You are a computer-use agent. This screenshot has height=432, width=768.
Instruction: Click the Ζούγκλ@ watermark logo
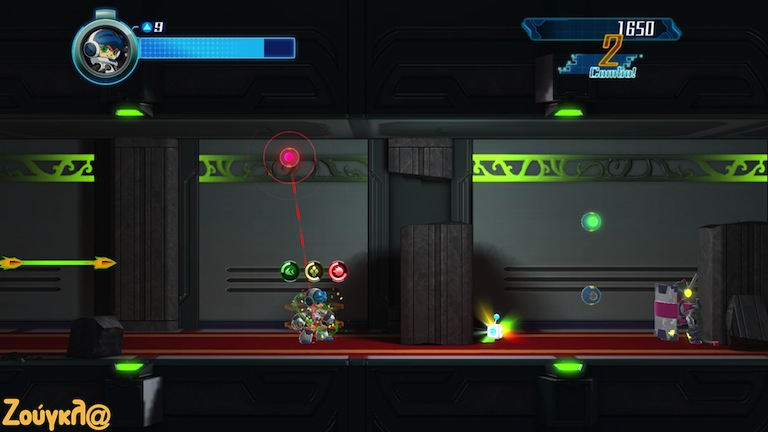coord(56,413)
